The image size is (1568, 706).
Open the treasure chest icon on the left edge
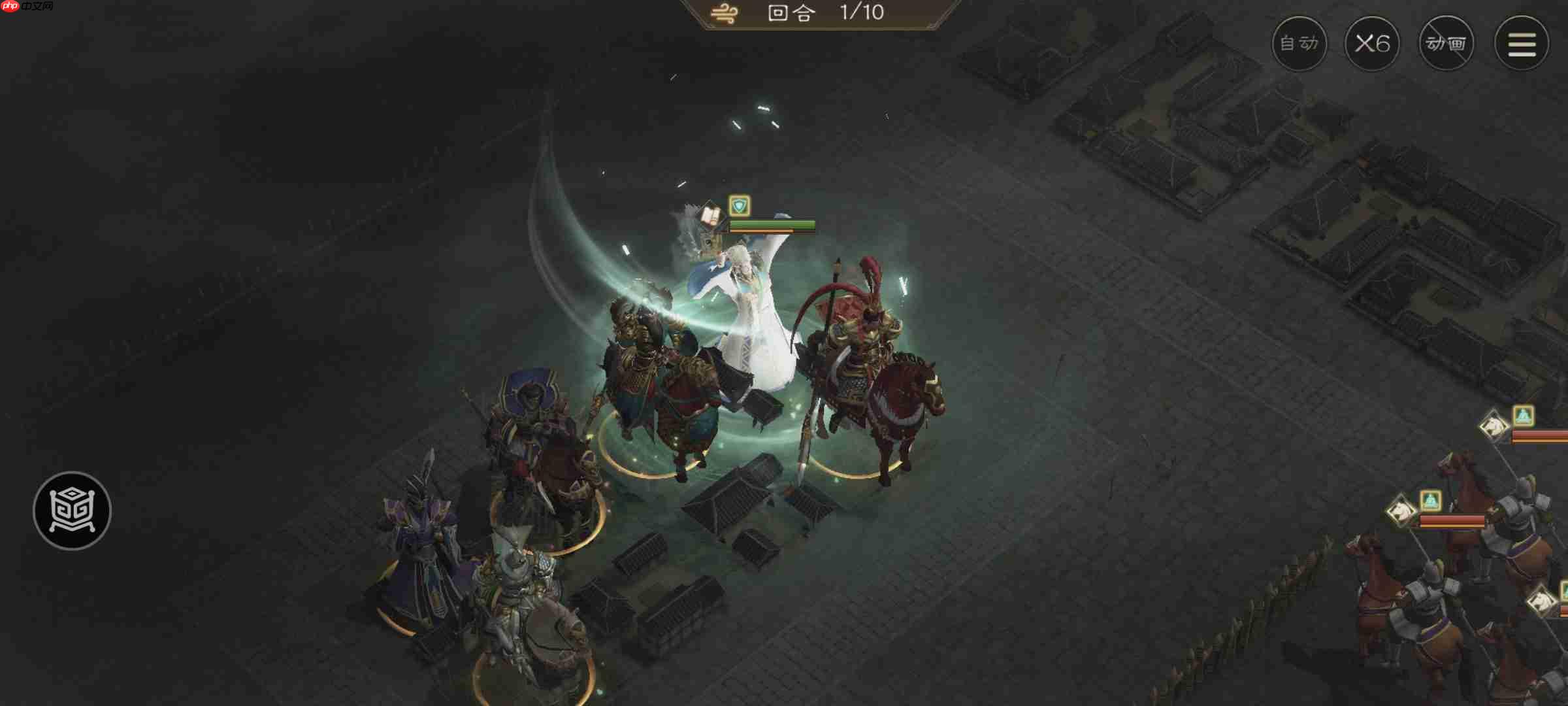(72, 511)
